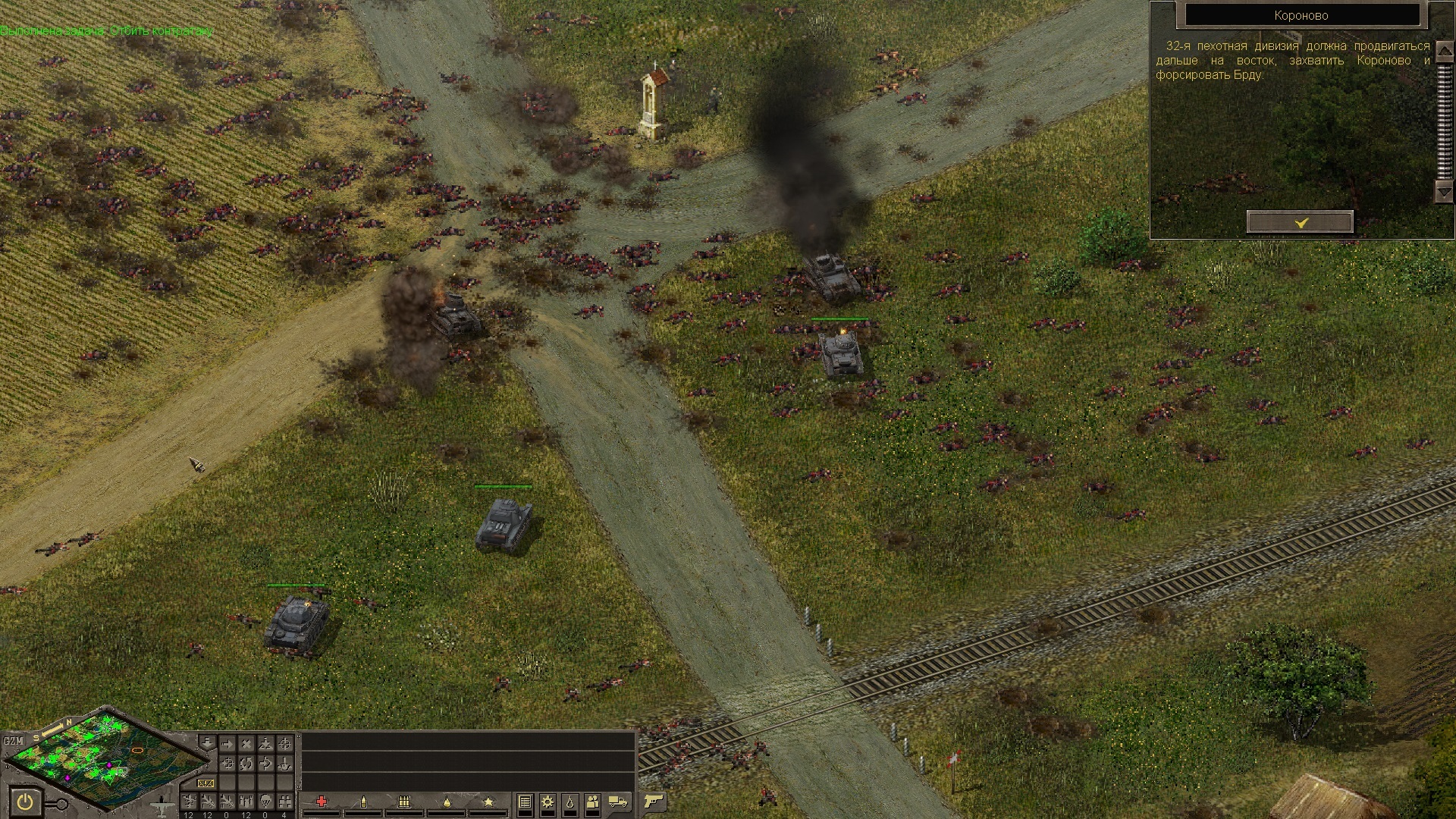Select the move order arrow icon
The width and height of the screenshot is (1456, 819).
coord(227,744)
